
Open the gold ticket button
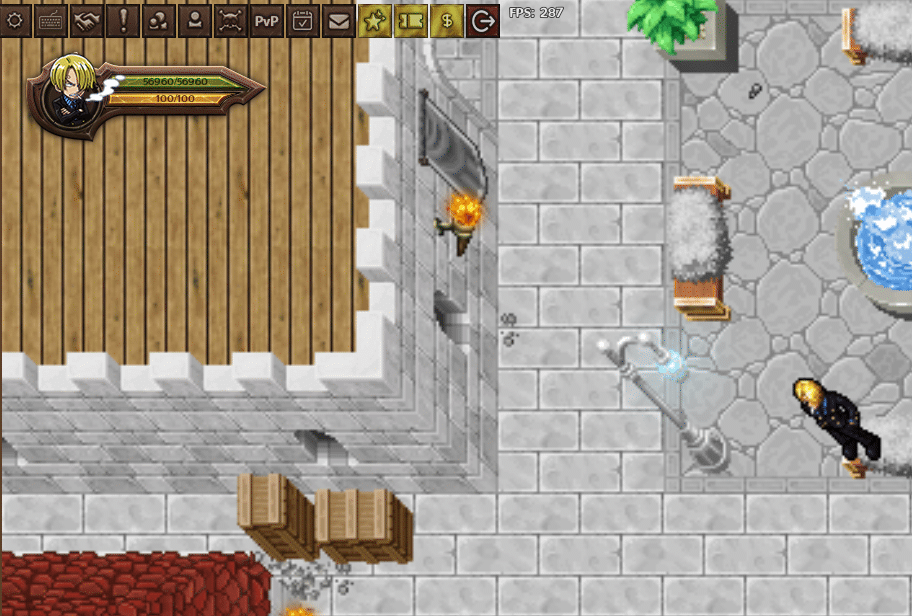(x=411, y=20)
